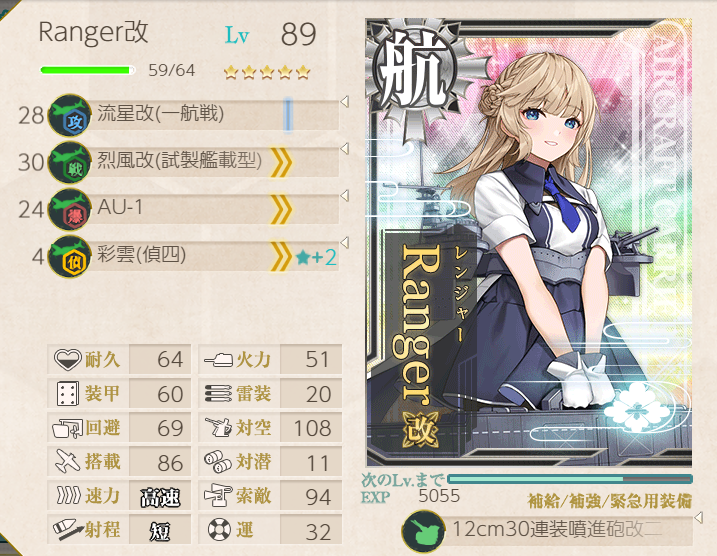Choose the AU-1 equipment slot
This screenshot has height=556, width=717.
click(x=190, y=209)
